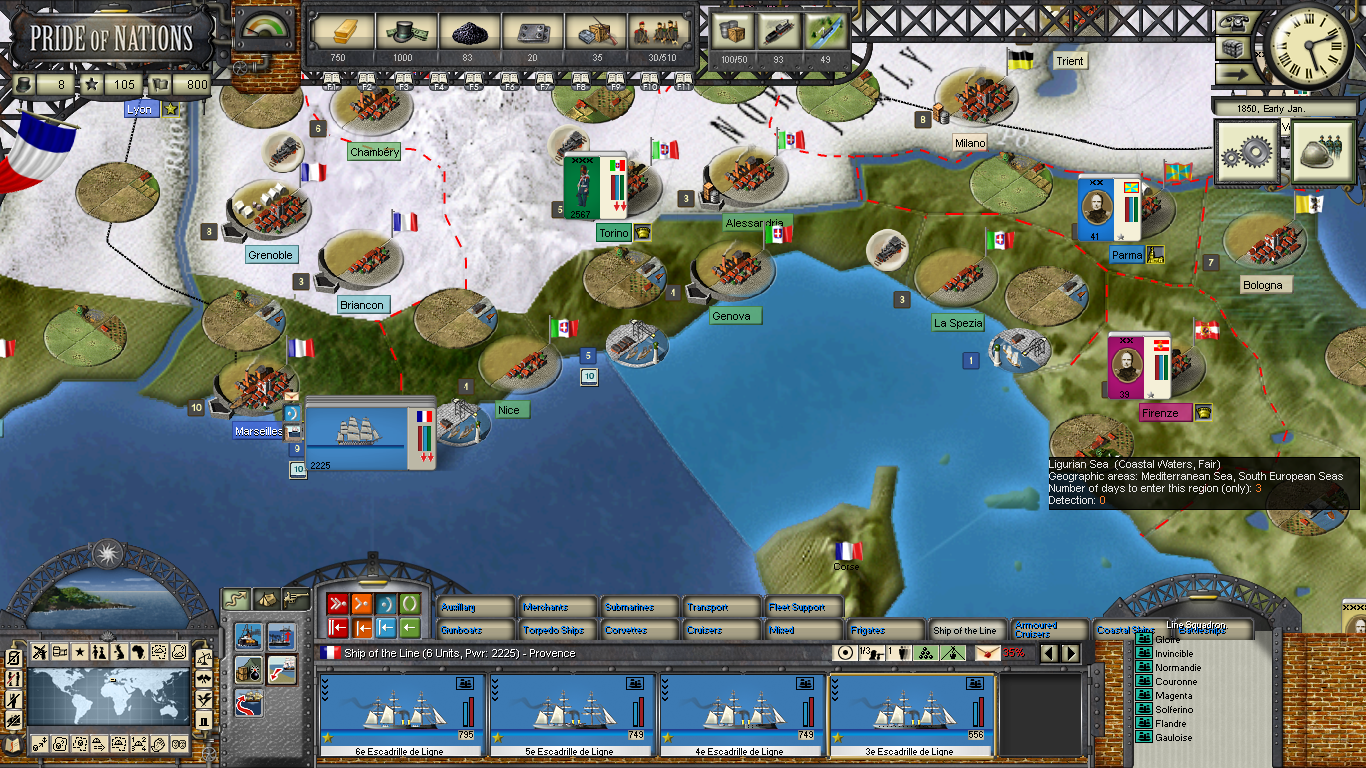Screen dimensions: 1366x768
Task: Select the Fleet Support tab
Action: coord(805,607)
